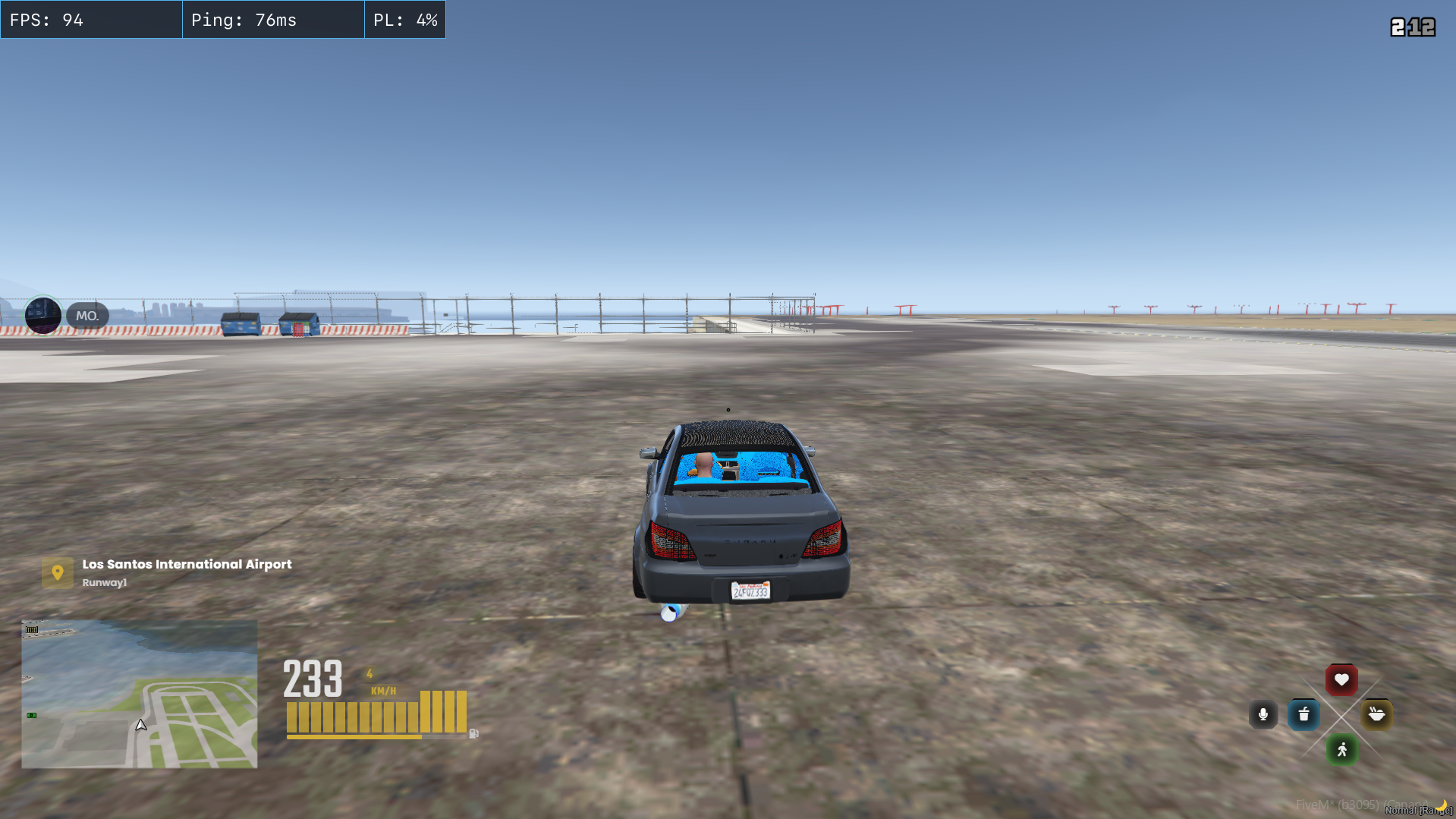
Task: Click the microphone voice icon
Action: (1263, 714)
